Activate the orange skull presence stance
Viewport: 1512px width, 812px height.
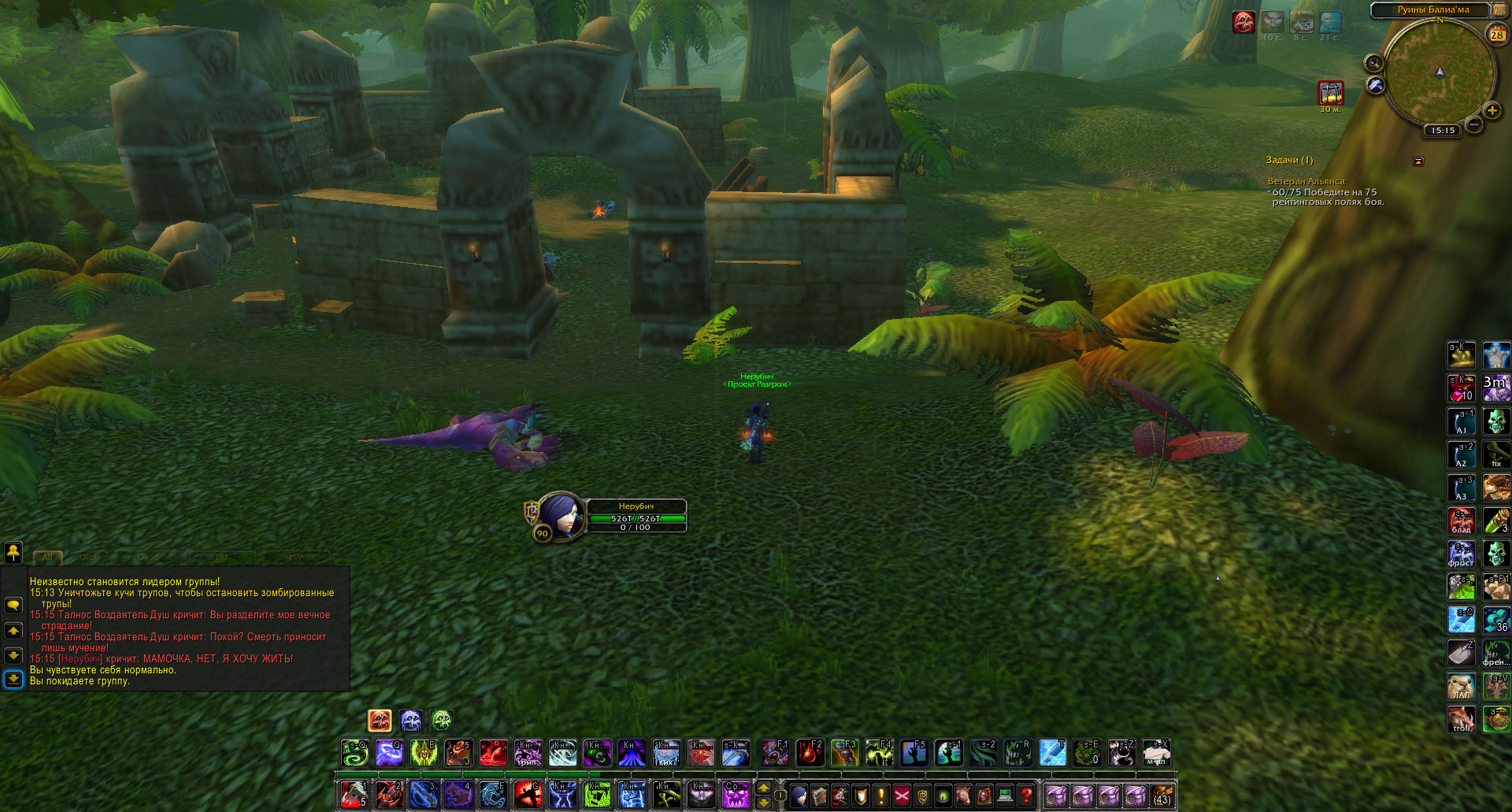click(x=380, y=720)
